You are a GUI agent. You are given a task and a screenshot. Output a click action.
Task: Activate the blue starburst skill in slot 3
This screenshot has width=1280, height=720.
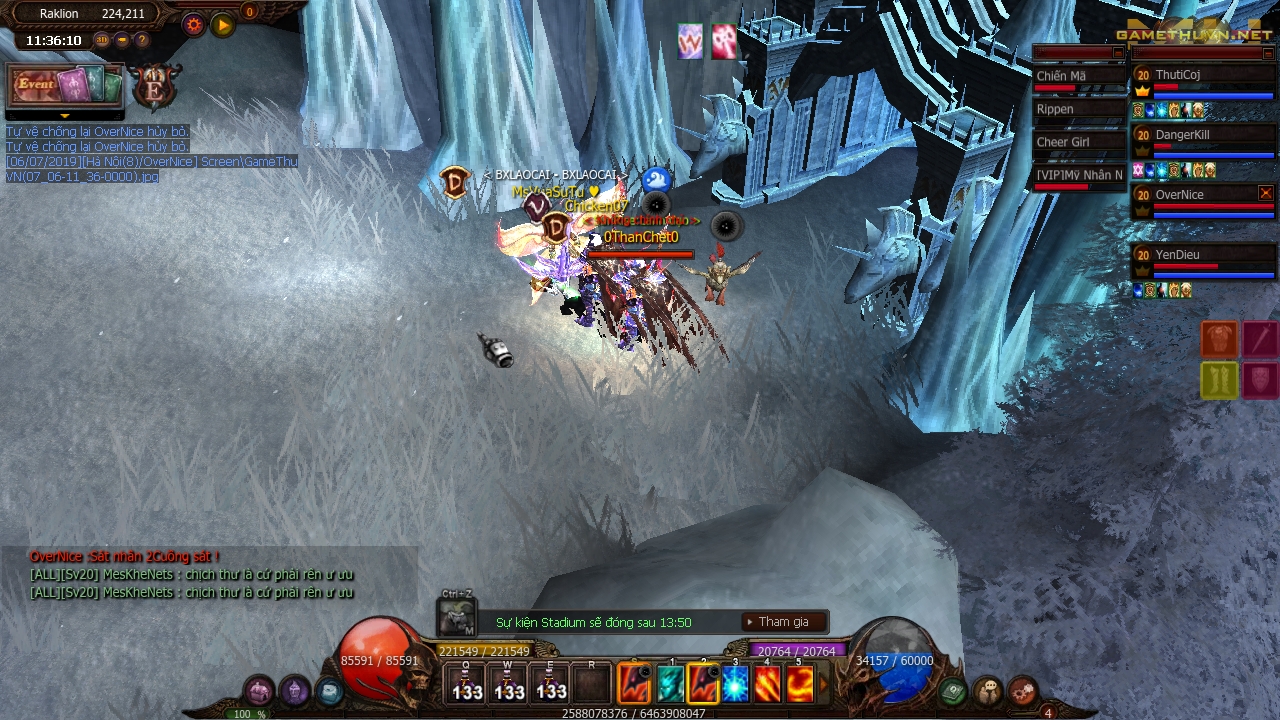point(736,684)
